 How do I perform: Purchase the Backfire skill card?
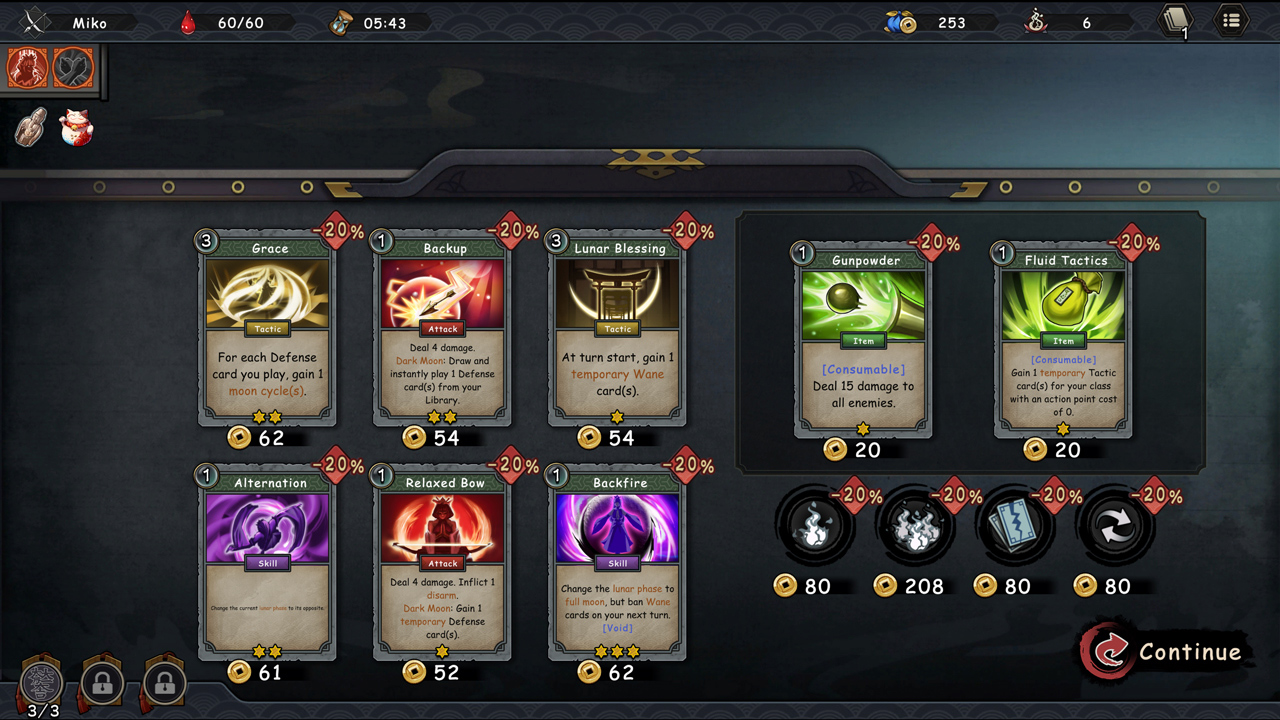618,563
